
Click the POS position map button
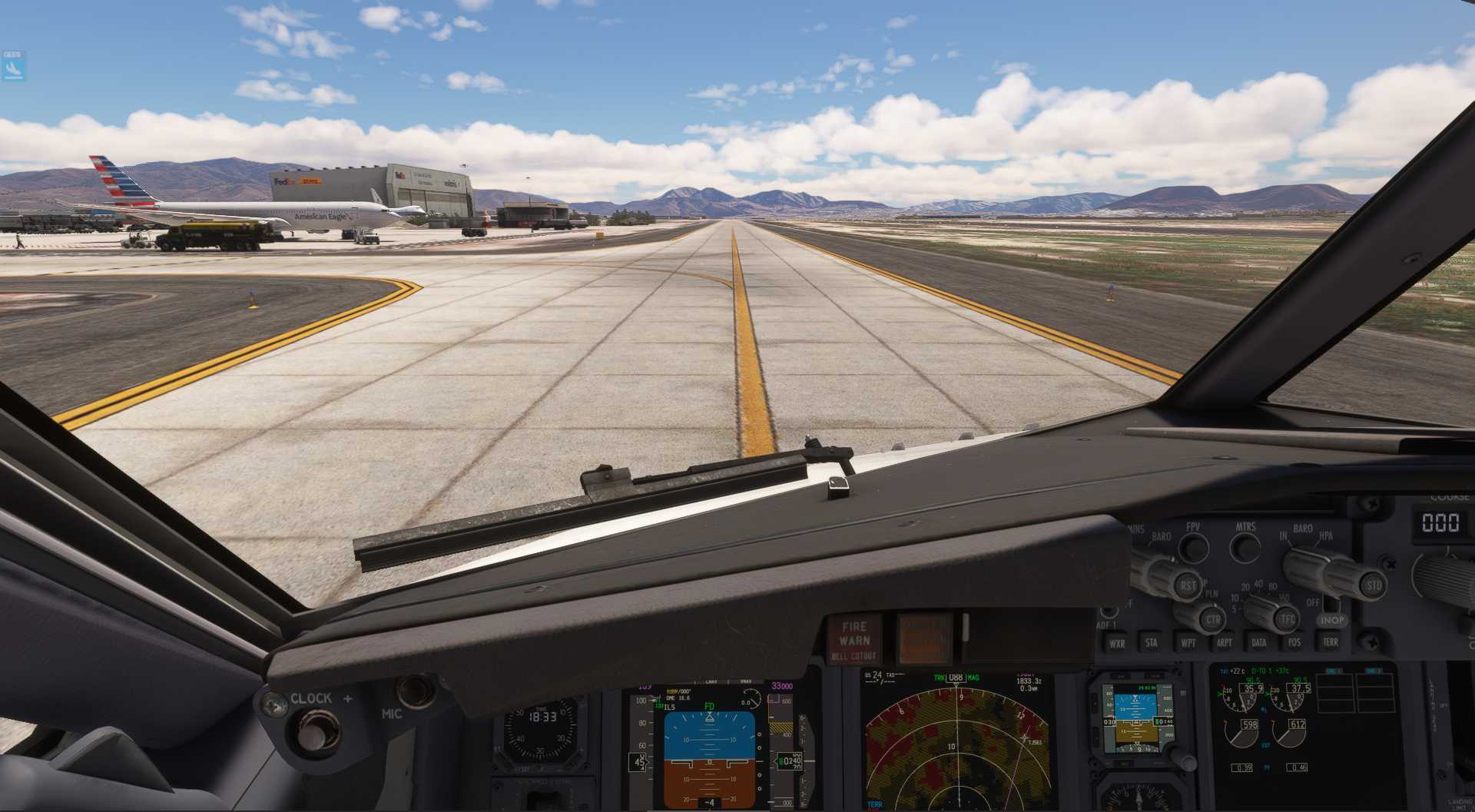[x=1294, y=642]
